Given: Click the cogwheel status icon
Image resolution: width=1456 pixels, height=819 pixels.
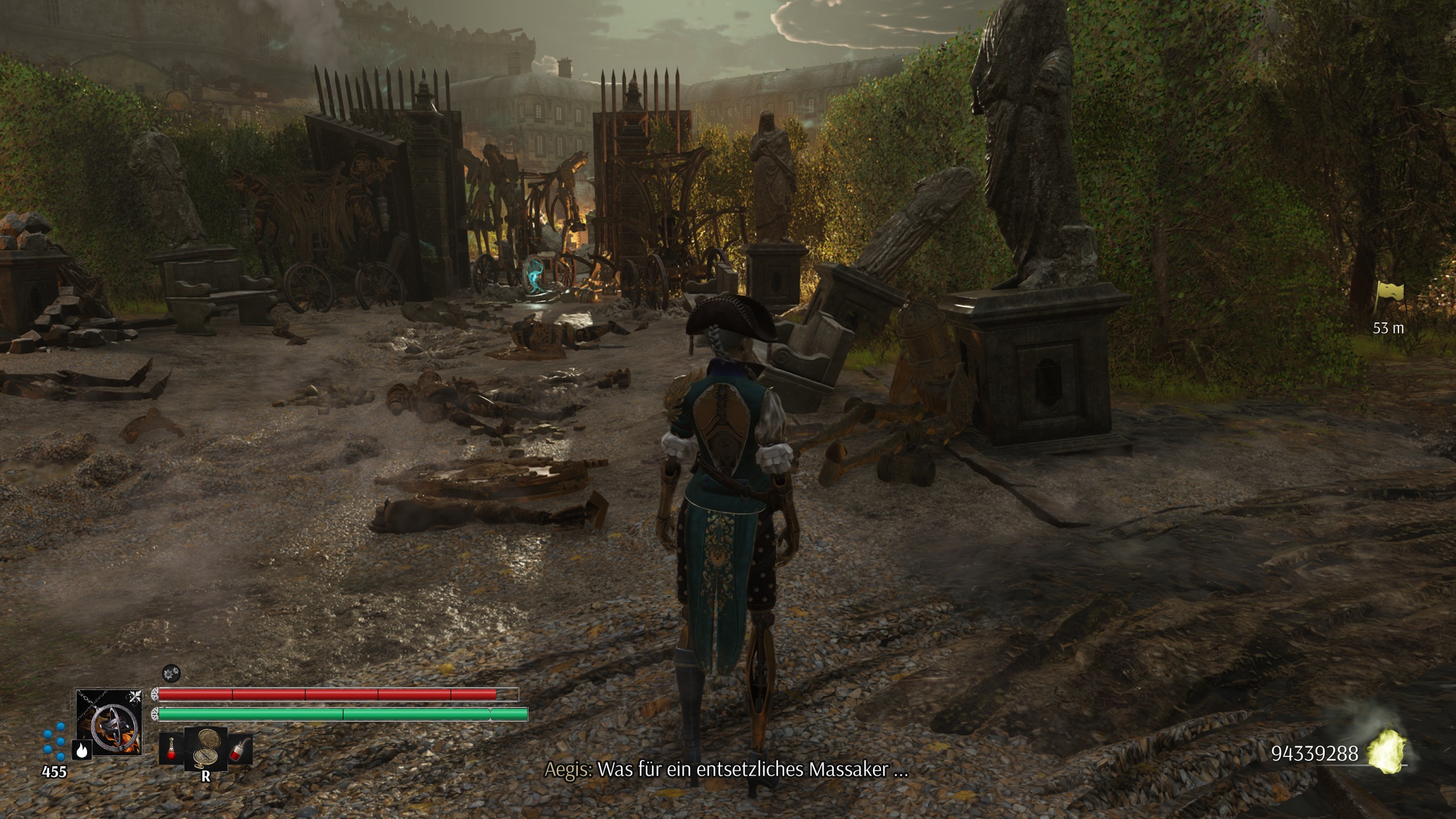Looking at the screenshot, I should pyautogui.click(x=169, y=673).
